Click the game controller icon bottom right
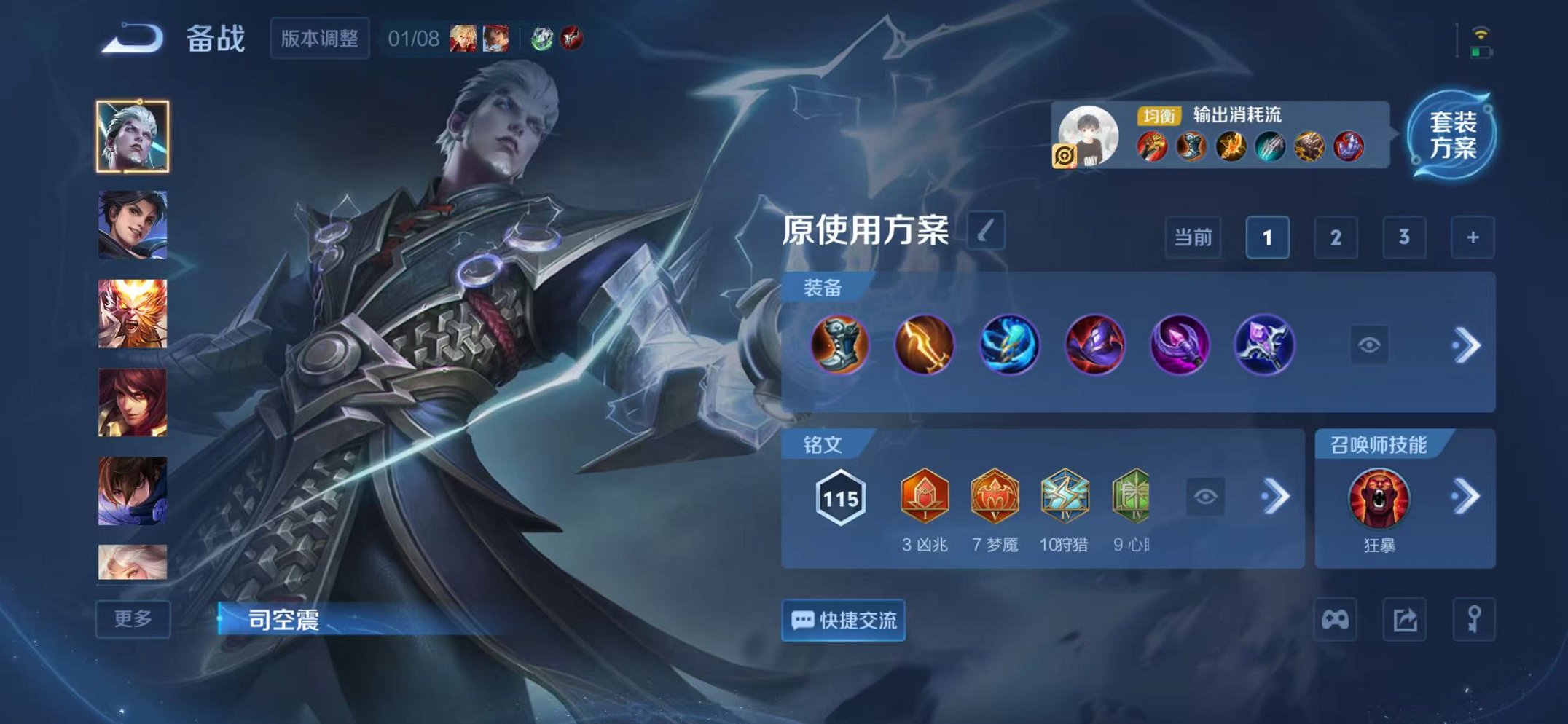This screenshot has width=1568, height=724. [1338, 618]
